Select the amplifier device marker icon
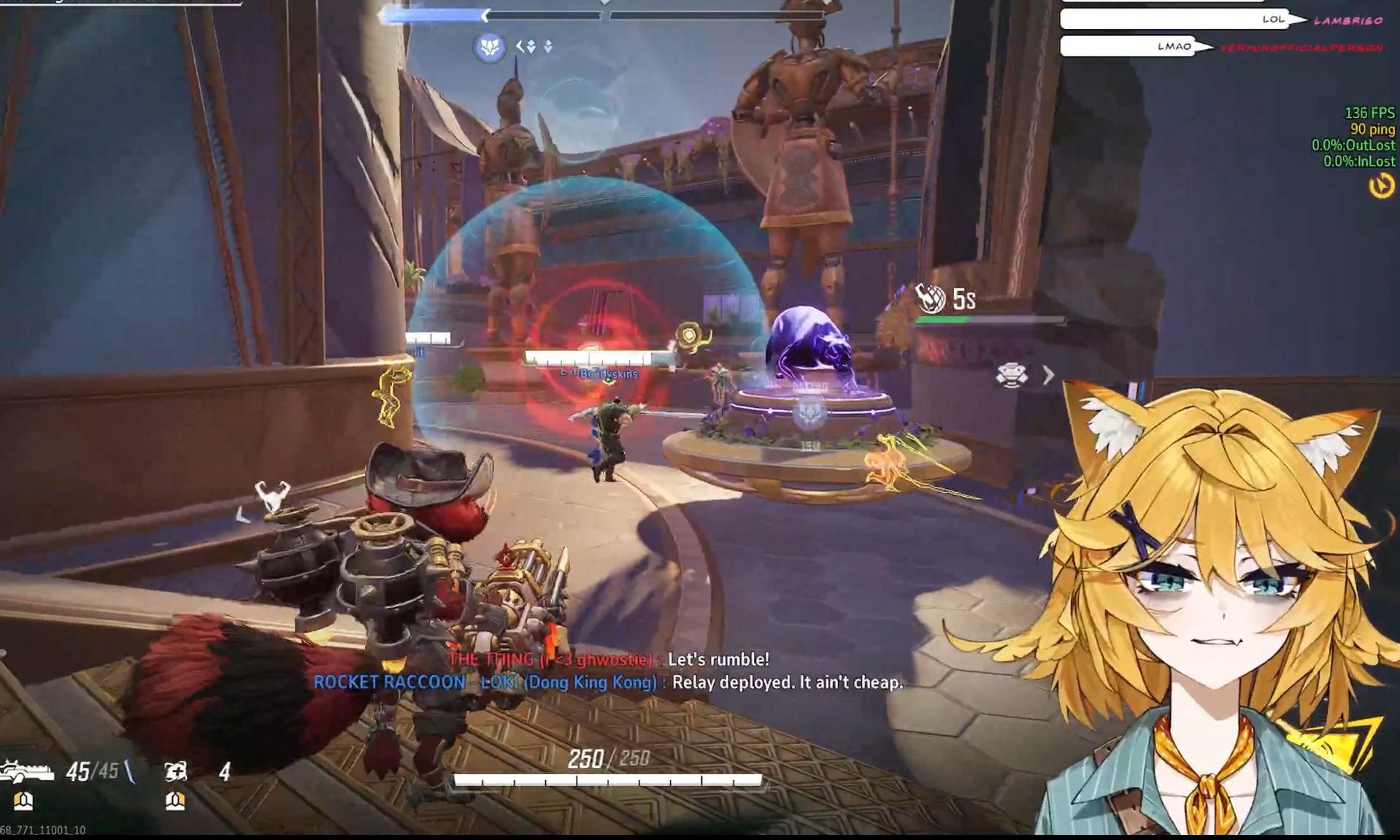Screen dimensions: 1400x840 click(x=1012, y=375)
